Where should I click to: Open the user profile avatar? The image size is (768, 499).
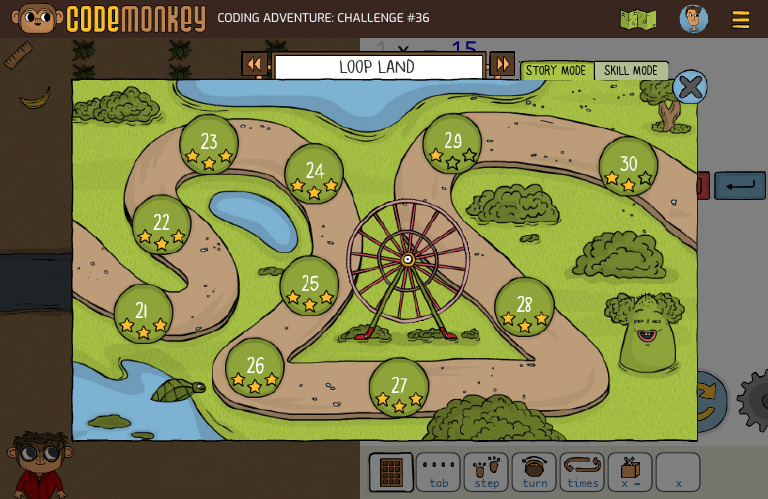click(693, 19)
